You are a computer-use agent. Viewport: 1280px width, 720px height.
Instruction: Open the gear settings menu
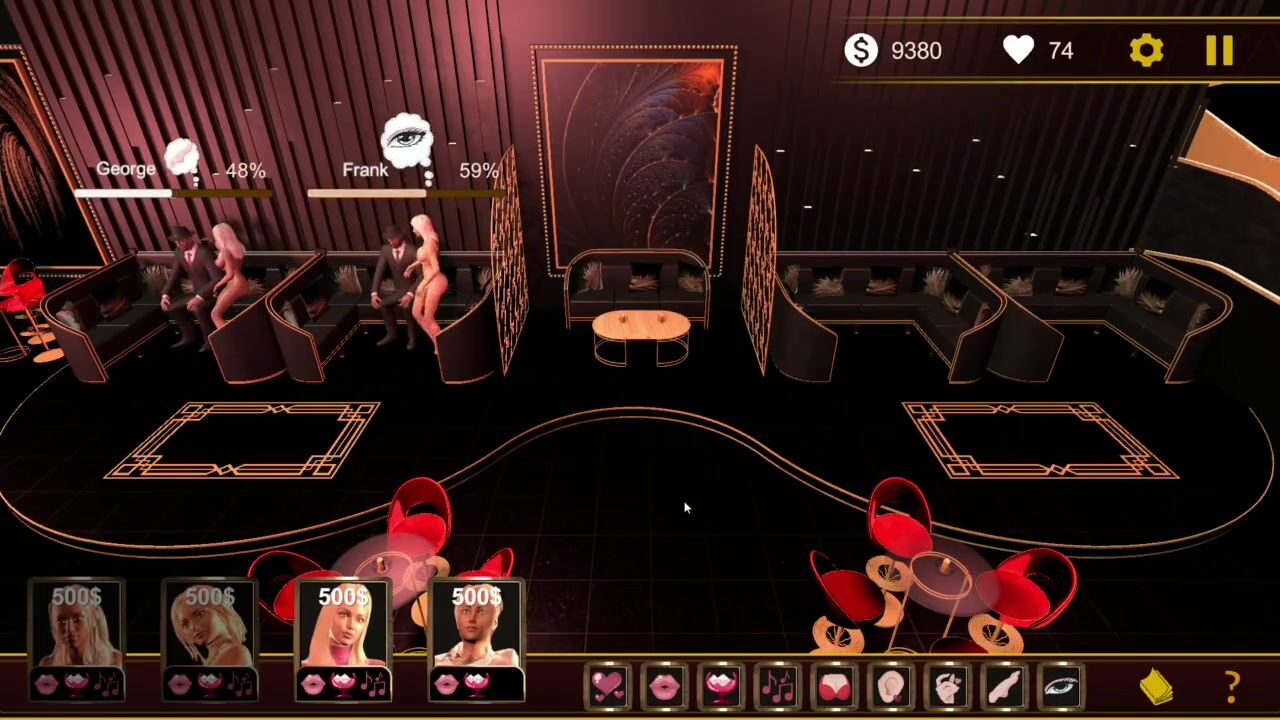(x=1146, y=50)
